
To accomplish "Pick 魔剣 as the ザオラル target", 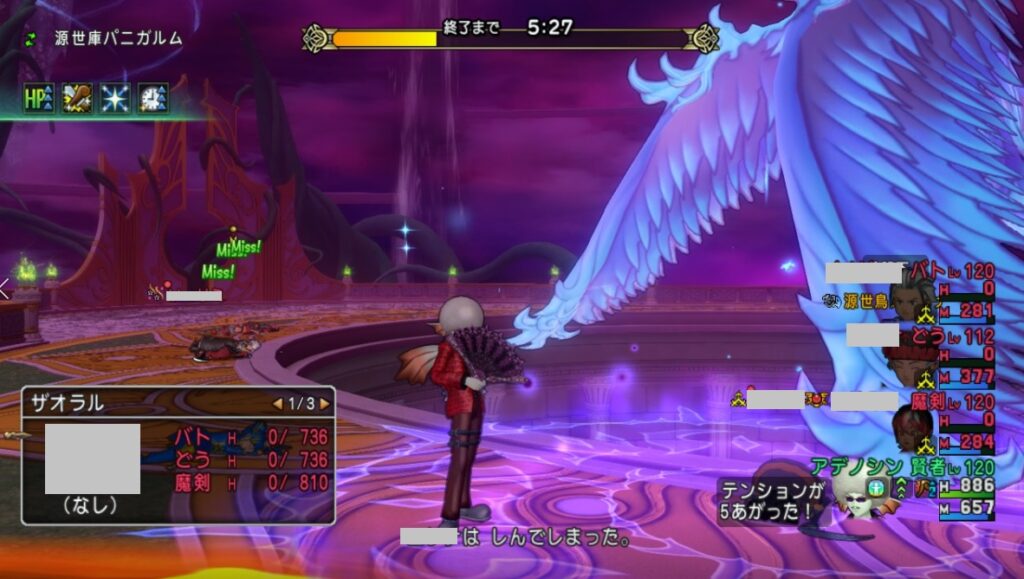I will (250, 483).
